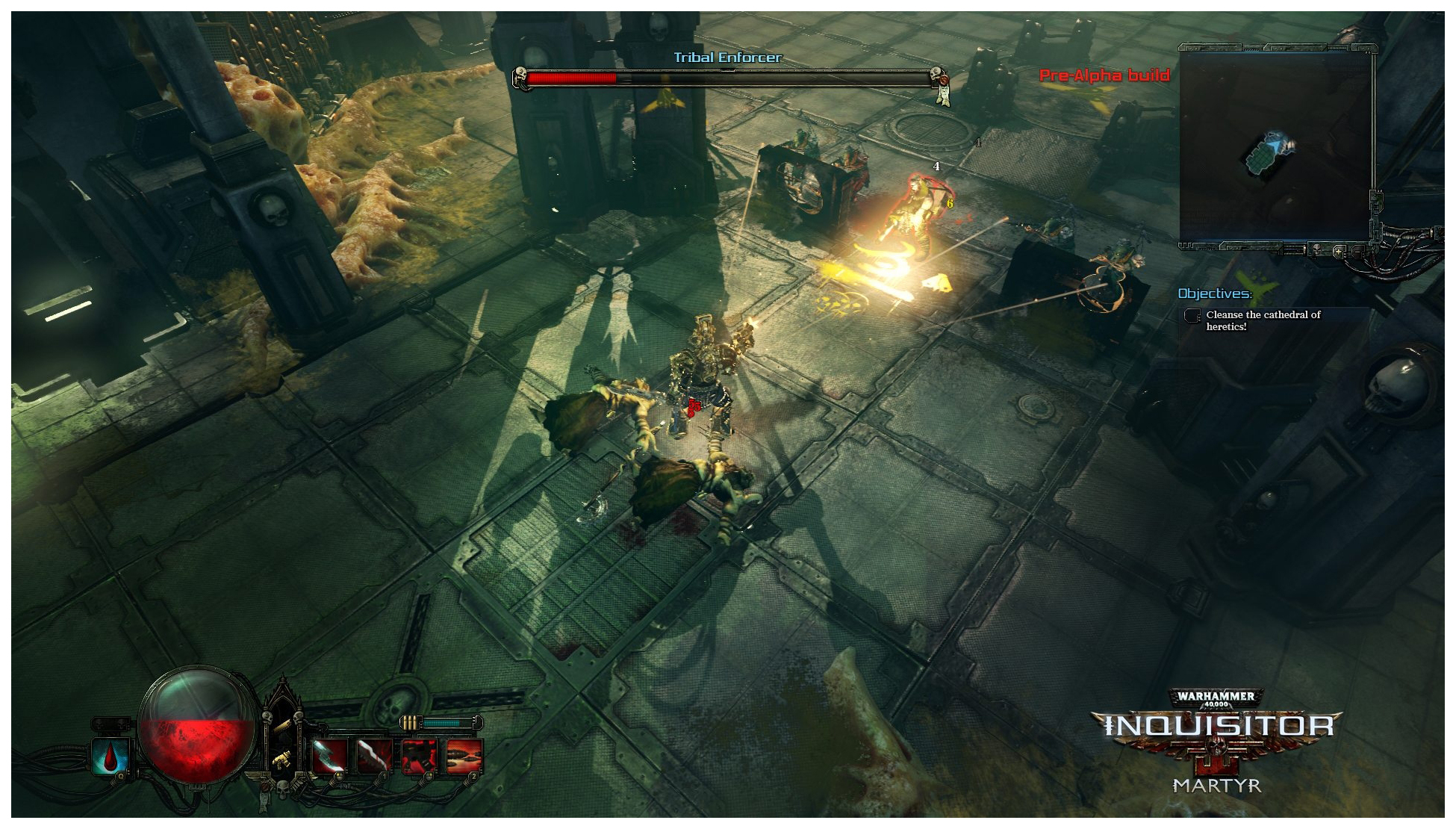Use the blood drop healing ability
Image resolution: width=1456 pixels, height=829 pixels.
pos(111,758)
